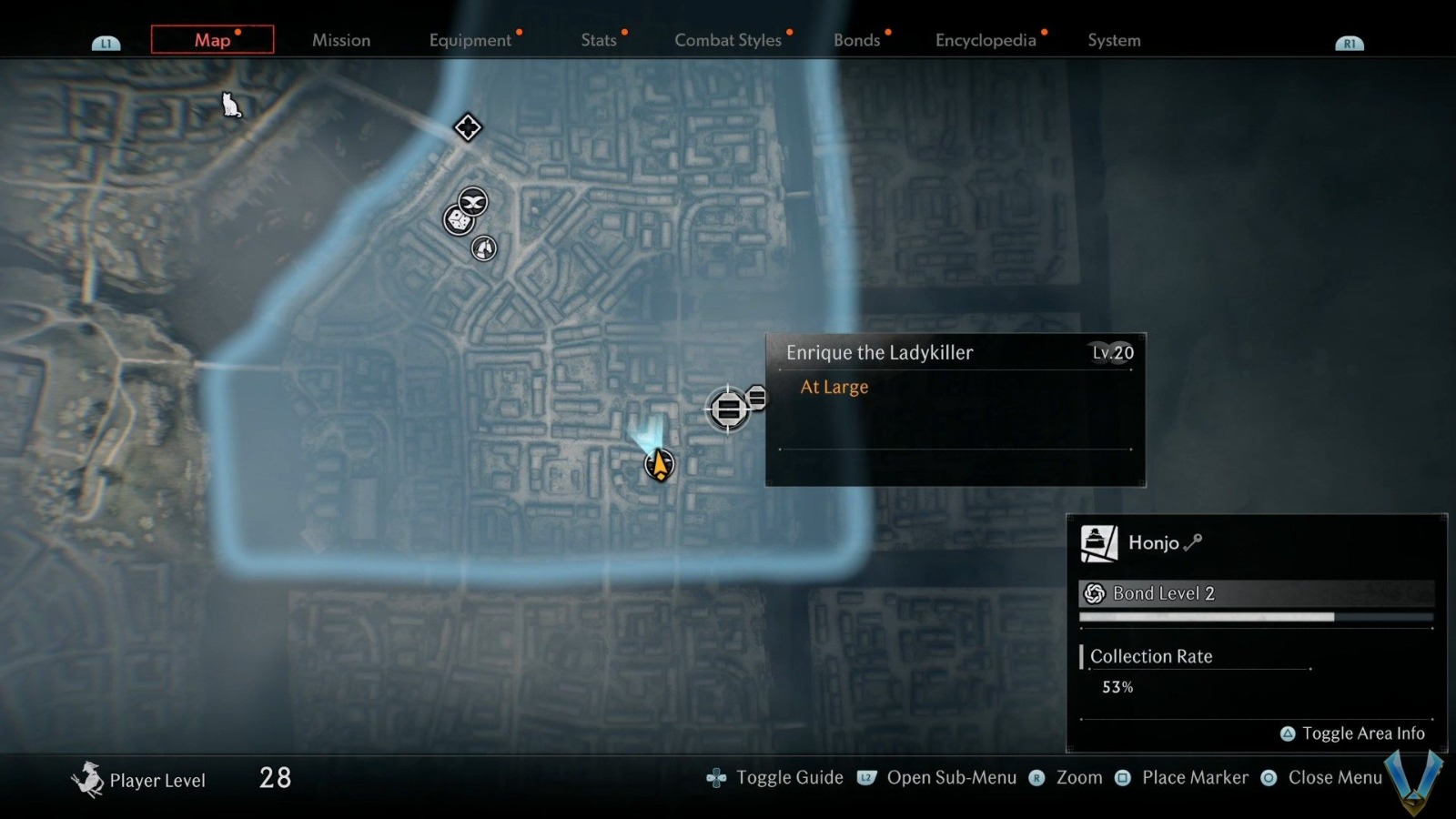Click the Enrique the Ladykiller target marker
The height and width of the screenshot is (819, 1456).
pyautogui.click(x=728, y=409)
